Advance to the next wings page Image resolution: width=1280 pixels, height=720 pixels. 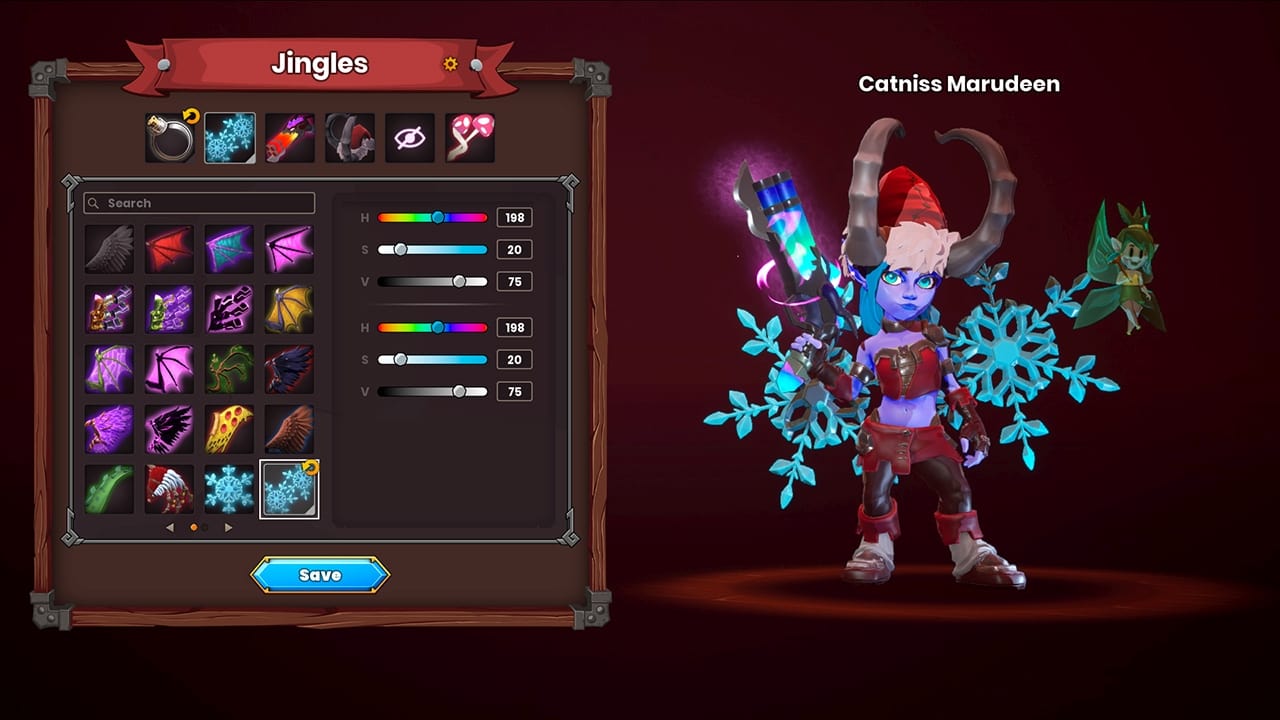click(228, 527)
